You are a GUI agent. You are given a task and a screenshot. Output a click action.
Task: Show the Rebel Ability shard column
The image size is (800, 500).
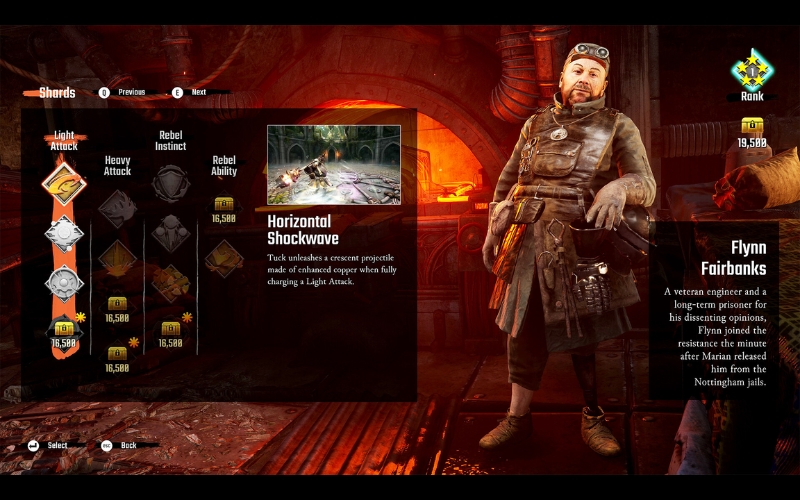click(224, 166)
